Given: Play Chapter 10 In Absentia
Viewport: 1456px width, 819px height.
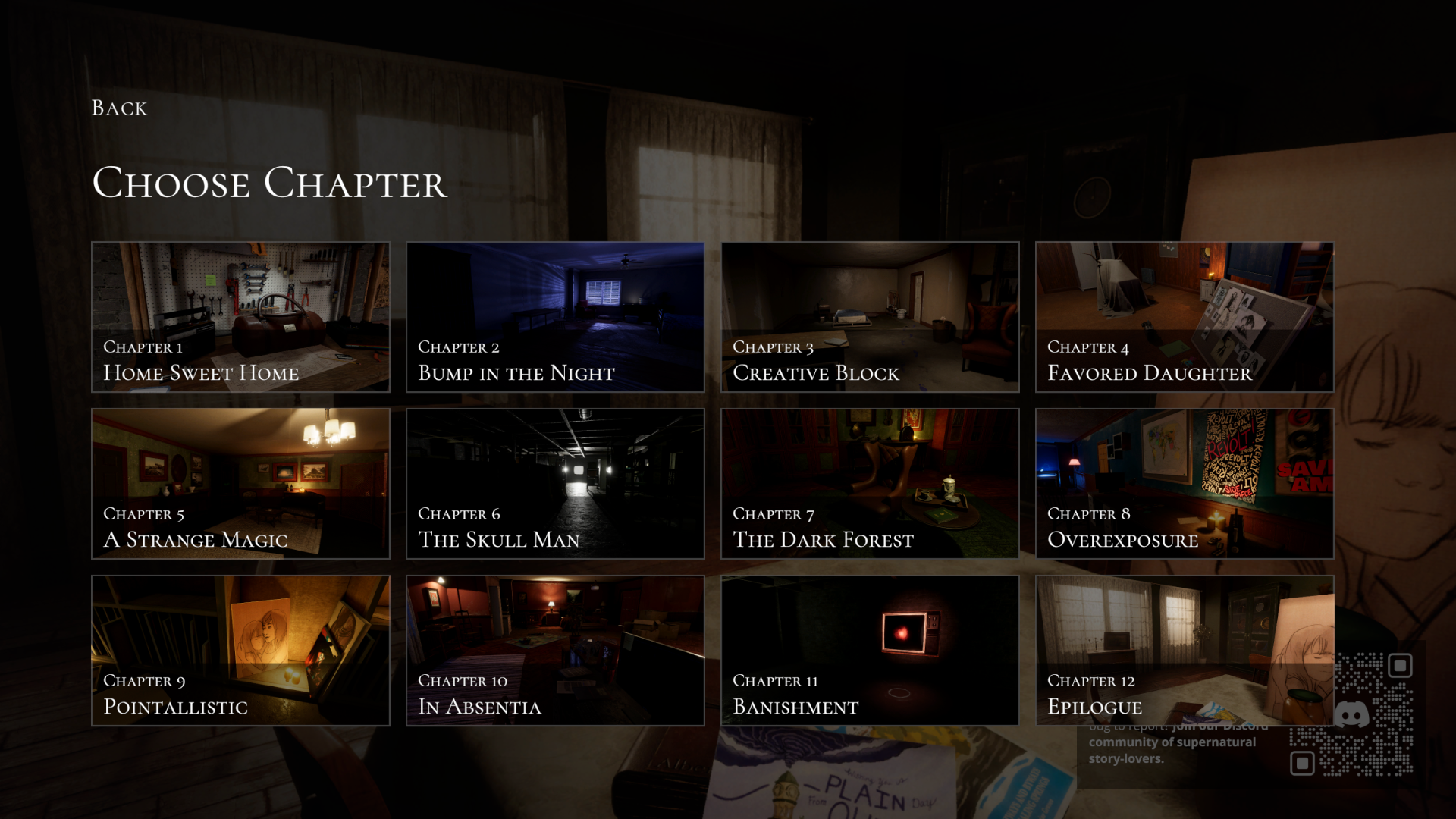Looking at the screenshot, I should tap(555, 651).
